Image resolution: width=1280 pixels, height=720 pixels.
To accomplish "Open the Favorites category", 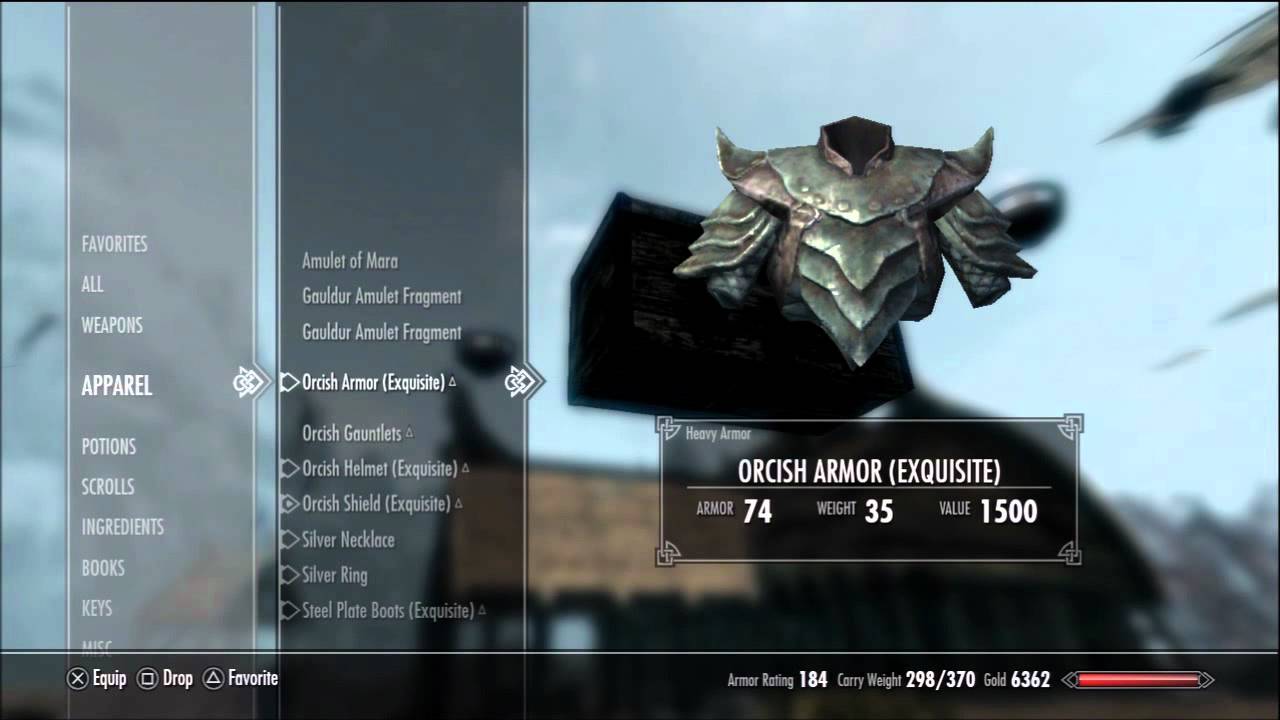I will [114, 244].
